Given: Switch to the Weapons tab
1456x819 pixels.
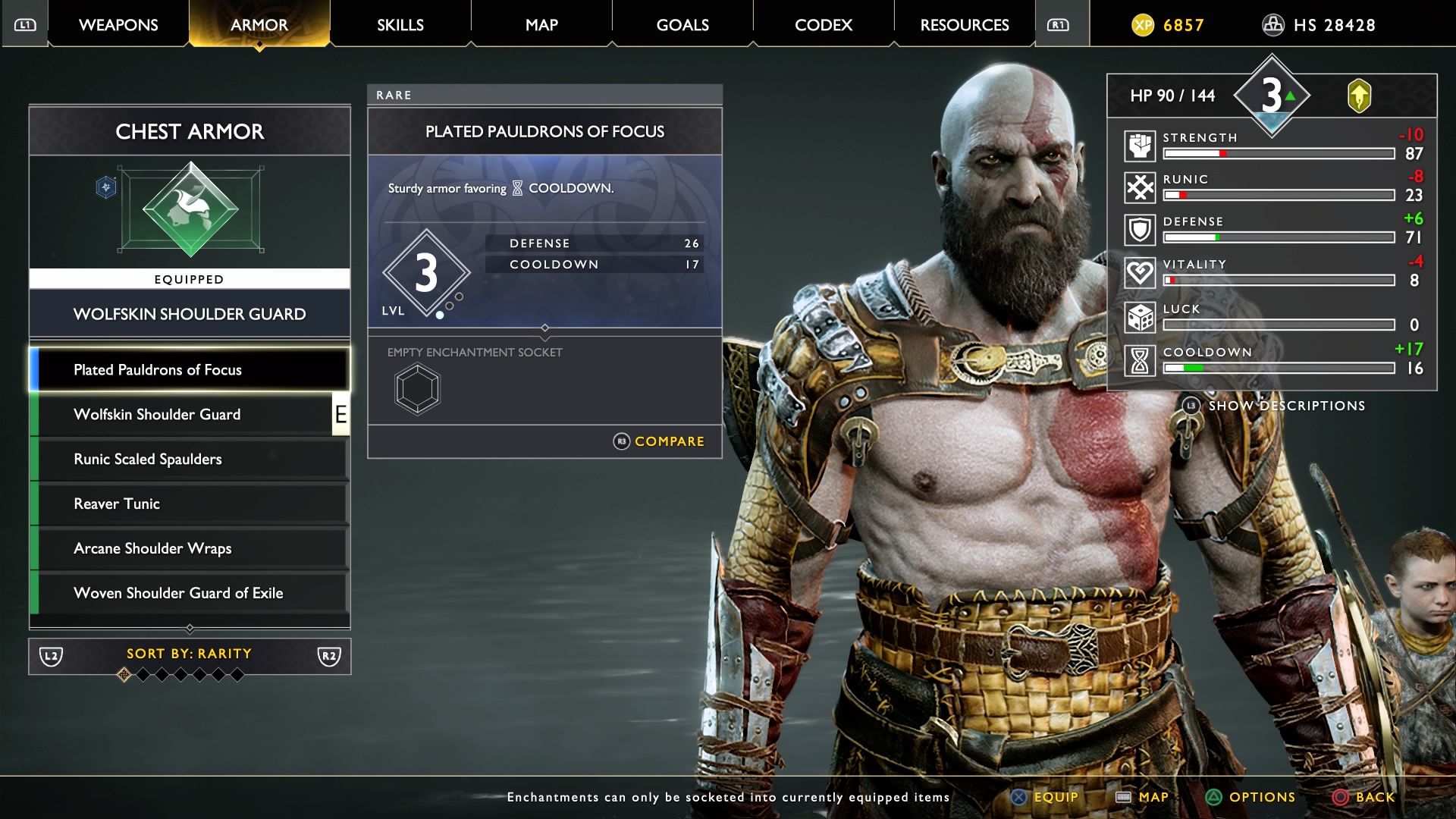Looking at the screenshot, I should [118, 25].
